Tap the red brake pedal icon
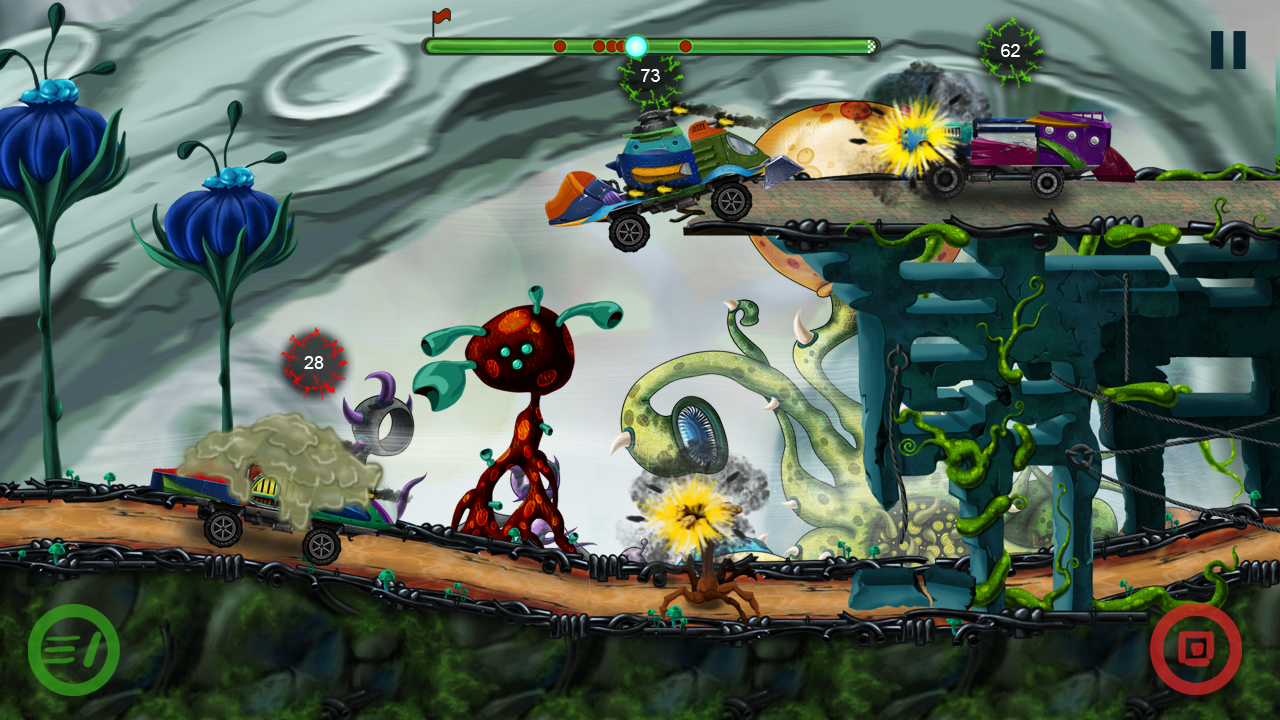Viewport: 1280px width, 720px height. (x=1197, y=649)
